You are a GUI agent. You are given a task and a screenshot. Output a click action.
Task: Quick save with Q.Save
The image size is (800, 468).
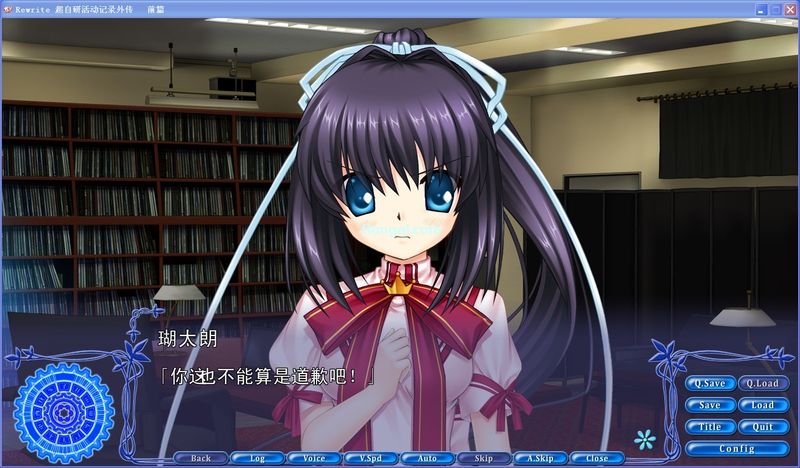tap(710, 383)
